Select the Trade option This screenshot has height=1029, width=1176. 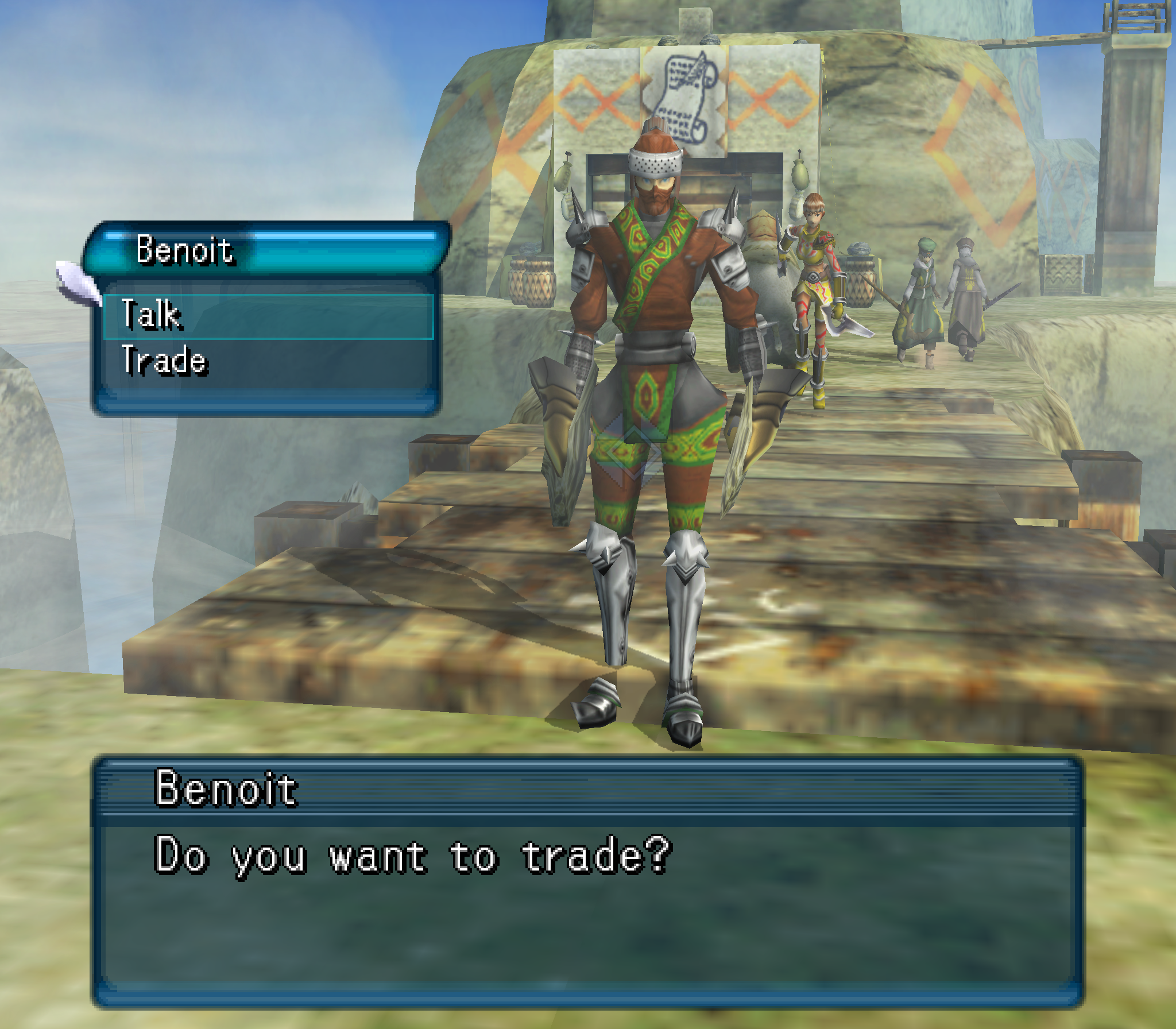point(267,362)
